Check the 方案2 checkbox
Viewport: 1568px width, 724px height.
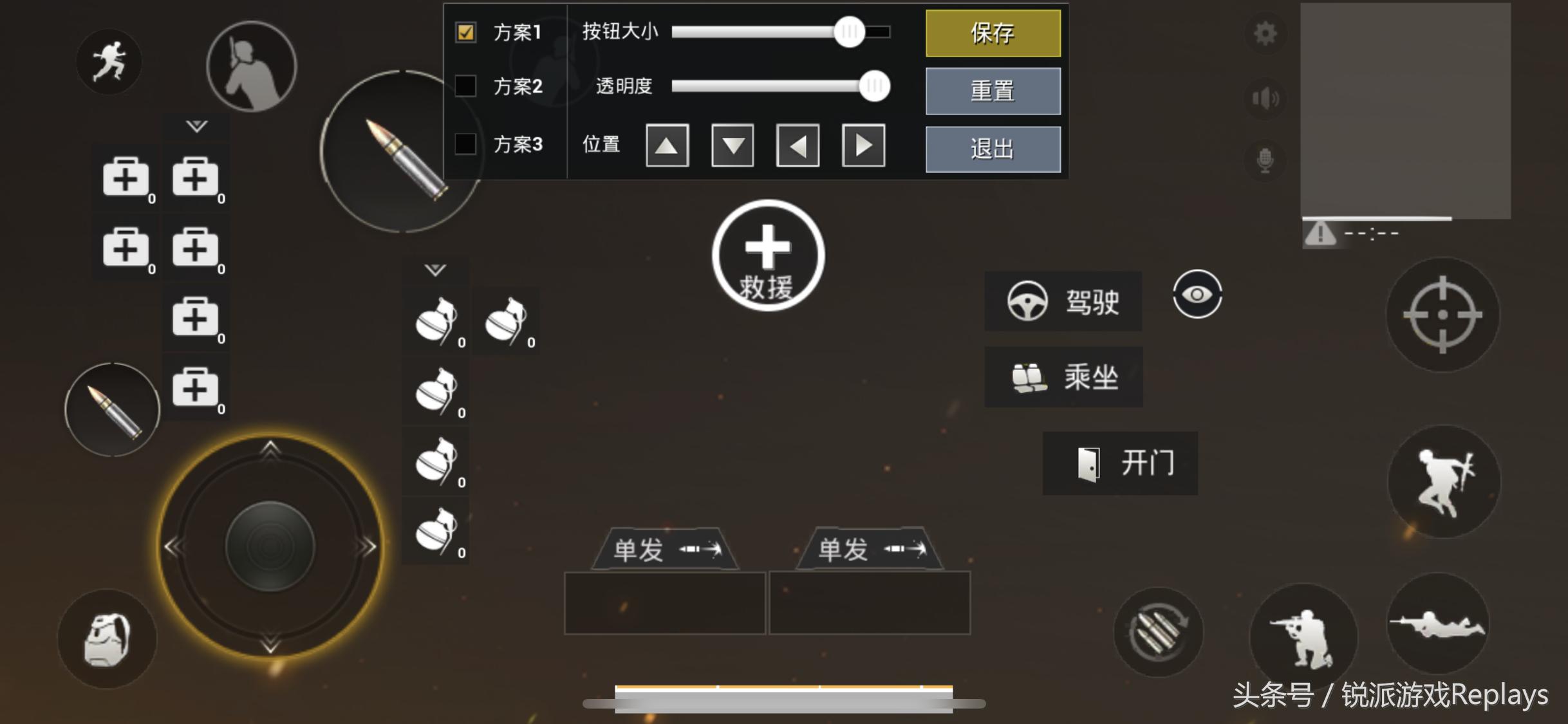click(x=465, y=87)
